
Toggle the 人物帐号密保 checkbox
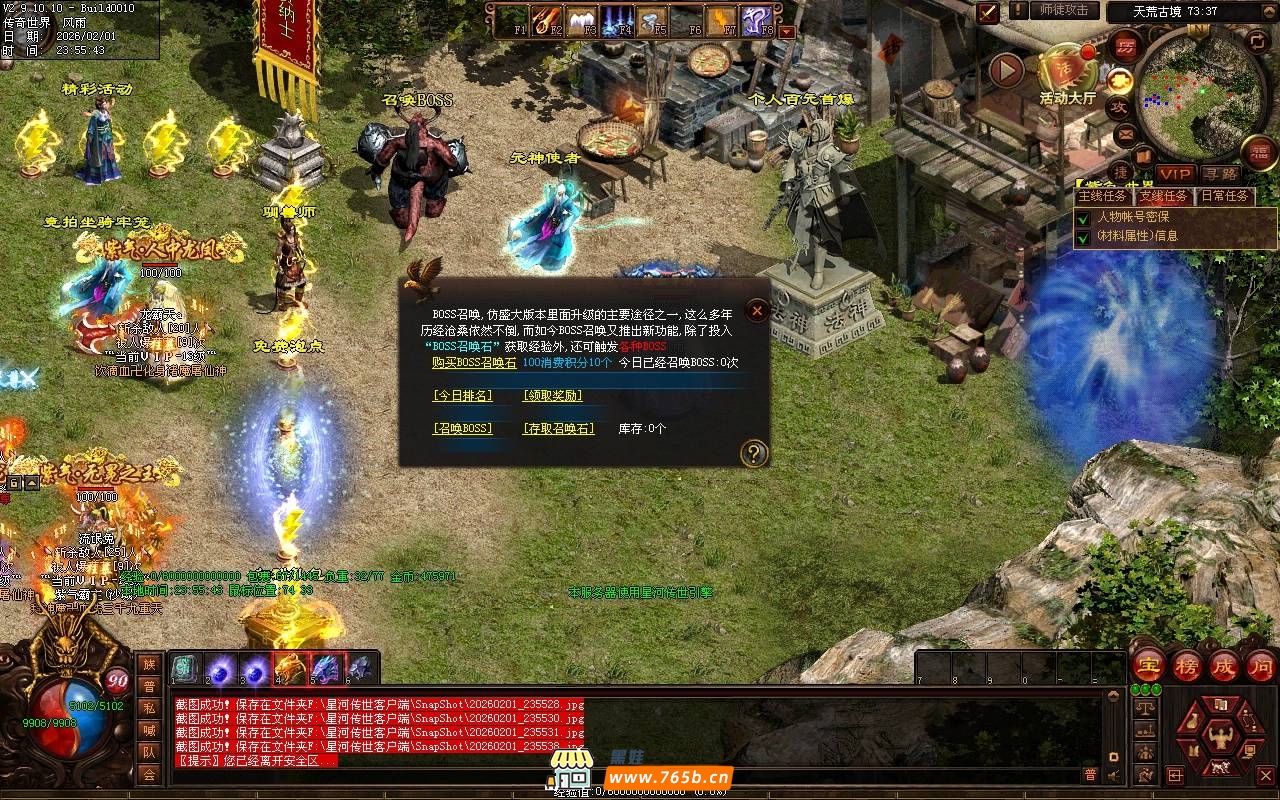(x=1082, y=217)
